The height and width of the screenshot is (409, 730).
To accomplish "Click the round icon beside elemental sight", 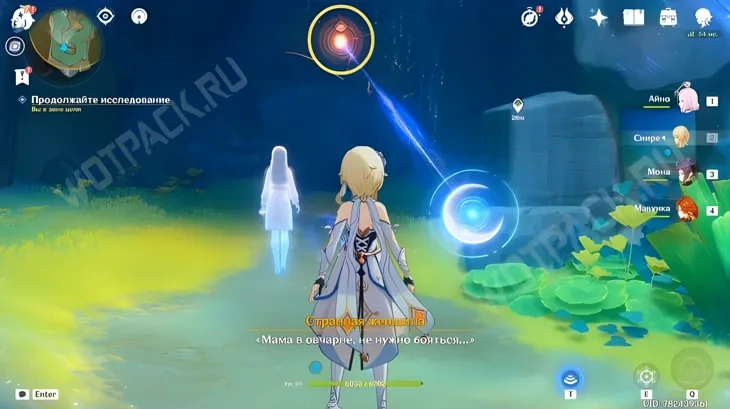I will click(140, 16).
